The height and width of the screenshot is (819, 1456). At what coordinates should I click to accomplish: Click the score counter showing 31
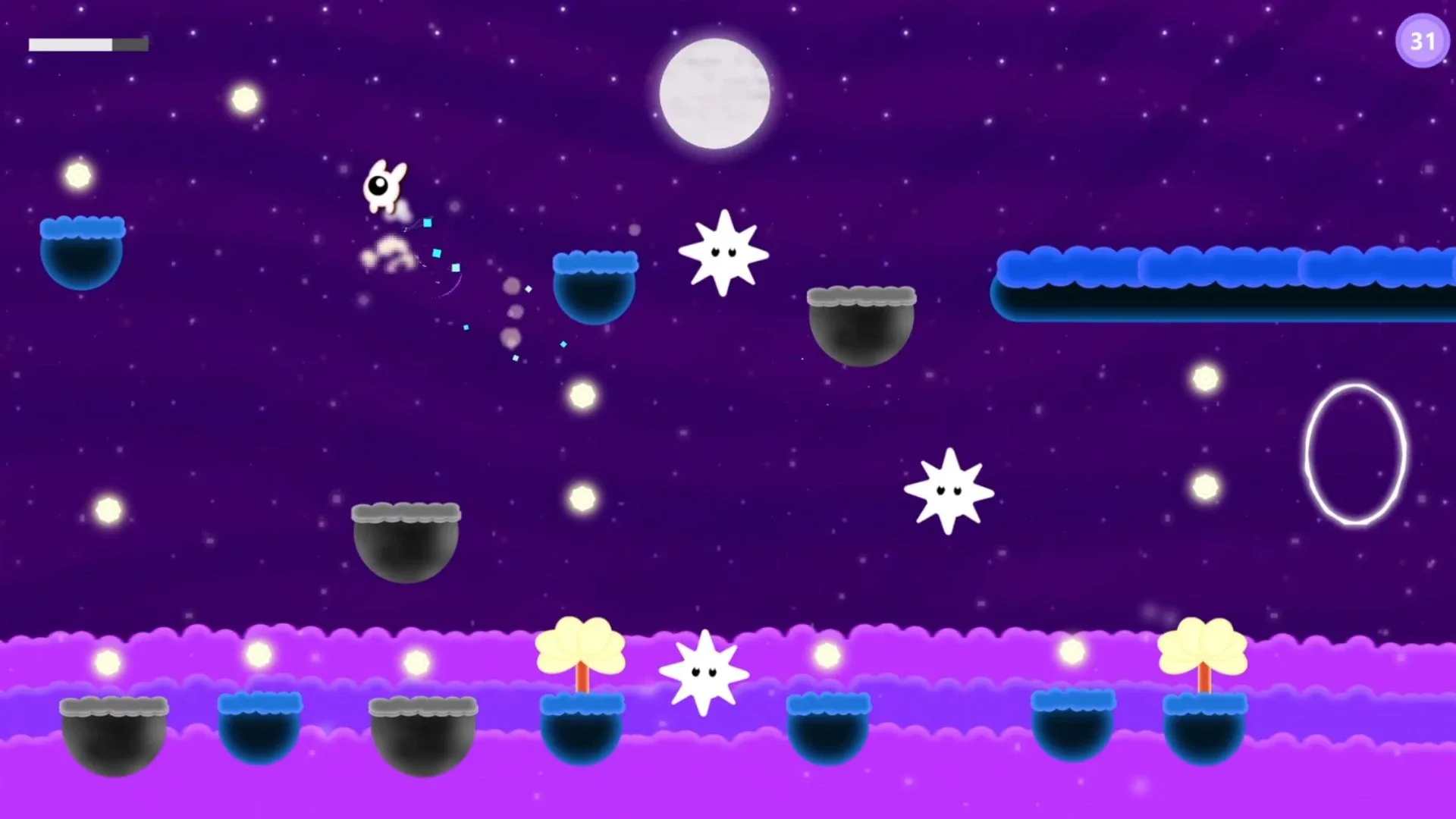(1422, 41)
